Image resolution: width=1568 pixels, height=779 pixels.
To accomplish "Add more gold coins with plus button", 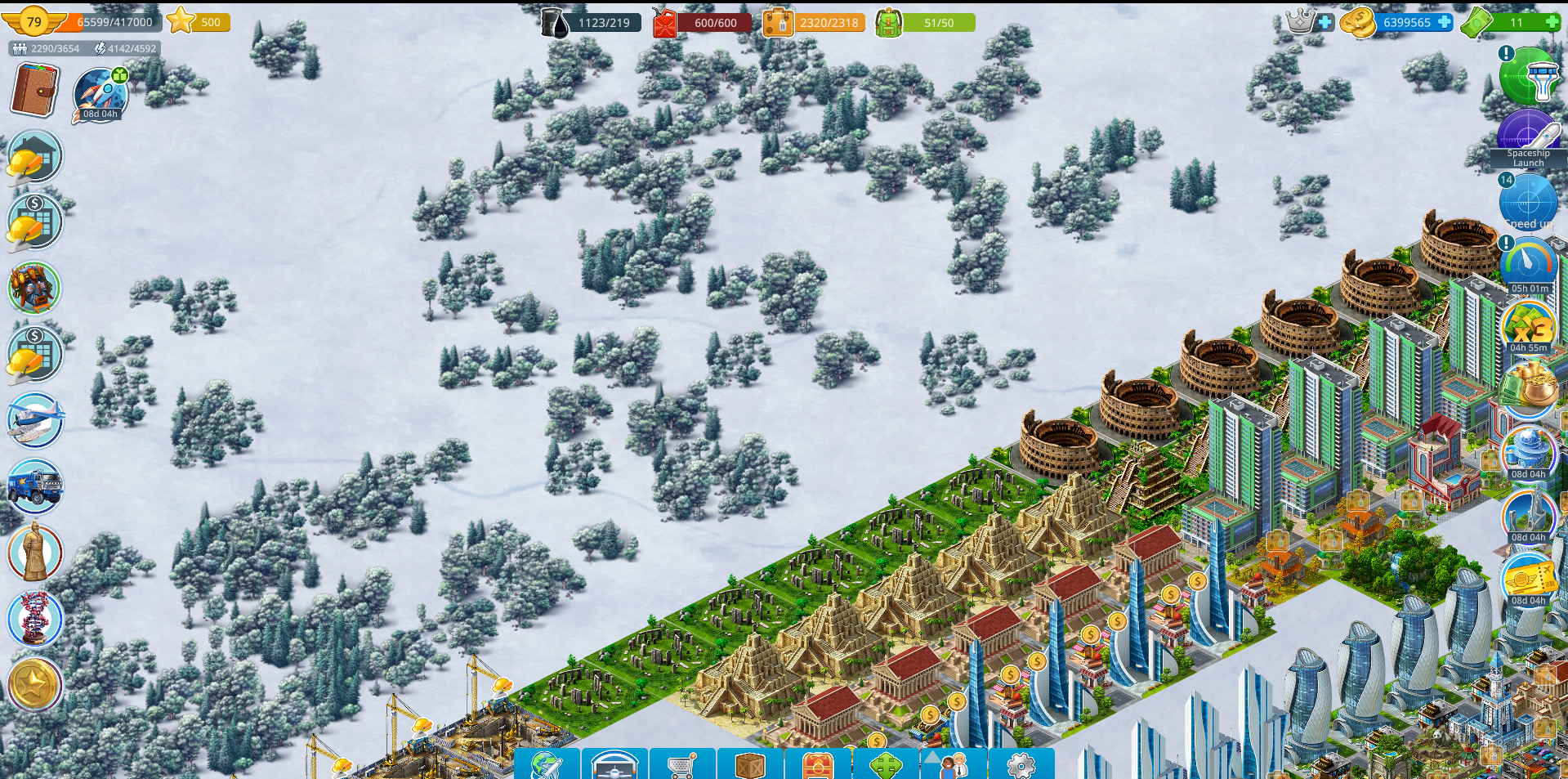I will [x=1445, y=22].
